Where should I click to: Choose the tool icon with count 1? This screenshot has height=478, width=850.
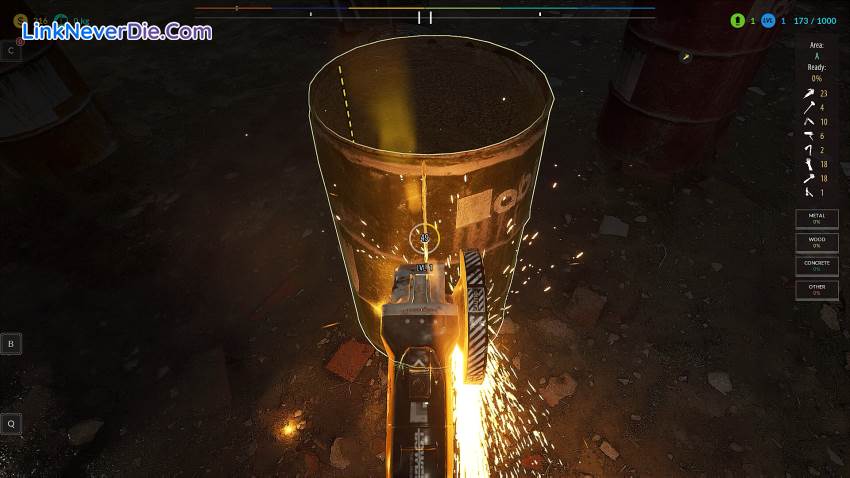tap(807, 192)
